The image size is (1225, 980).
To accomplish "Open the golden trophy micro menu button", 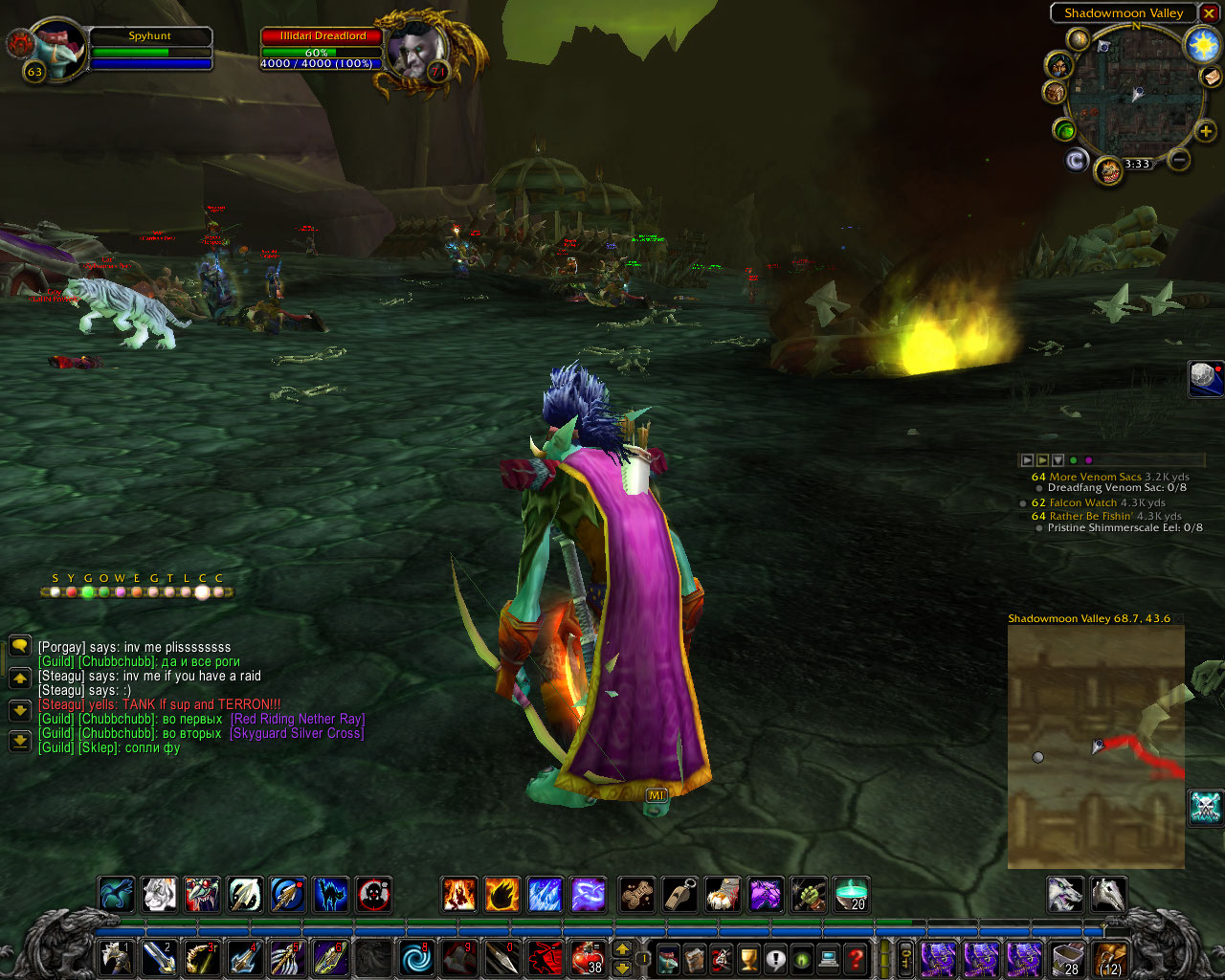I will pos(748,957).
